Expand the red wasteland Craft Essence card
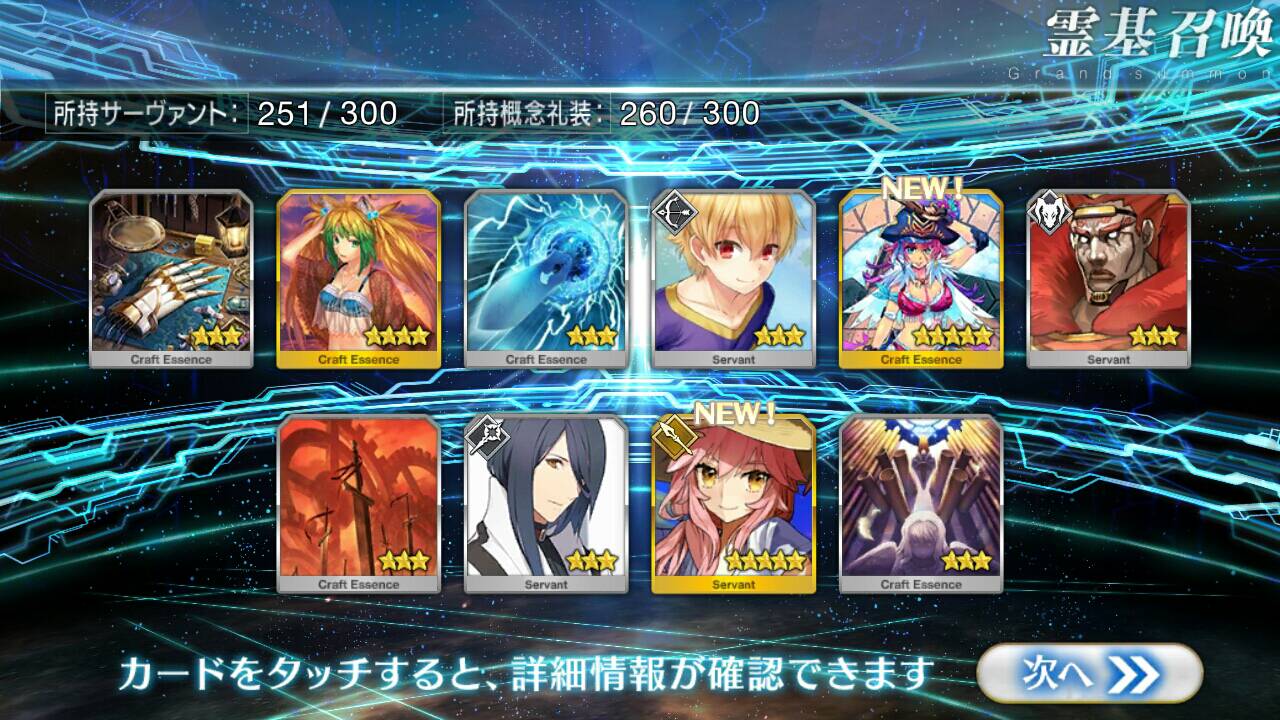The image size is (1280, 720). pyautogui.click(x=358, y=495)
